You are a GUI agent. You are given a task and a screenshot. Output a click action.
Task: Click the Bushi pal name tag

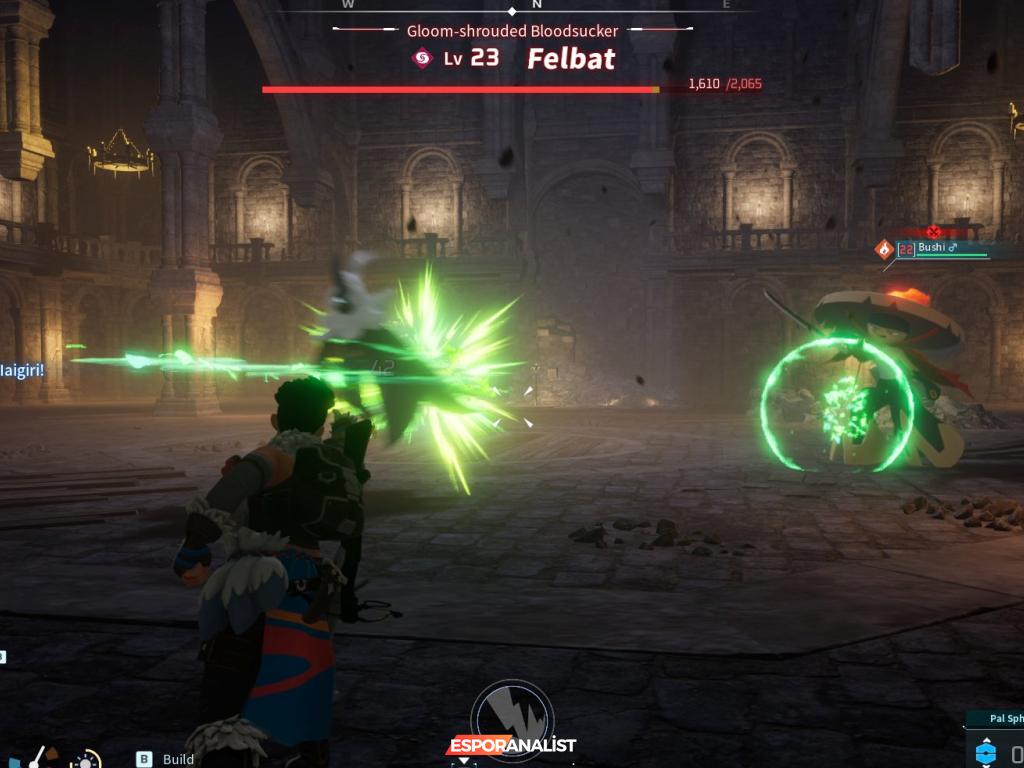940,248
